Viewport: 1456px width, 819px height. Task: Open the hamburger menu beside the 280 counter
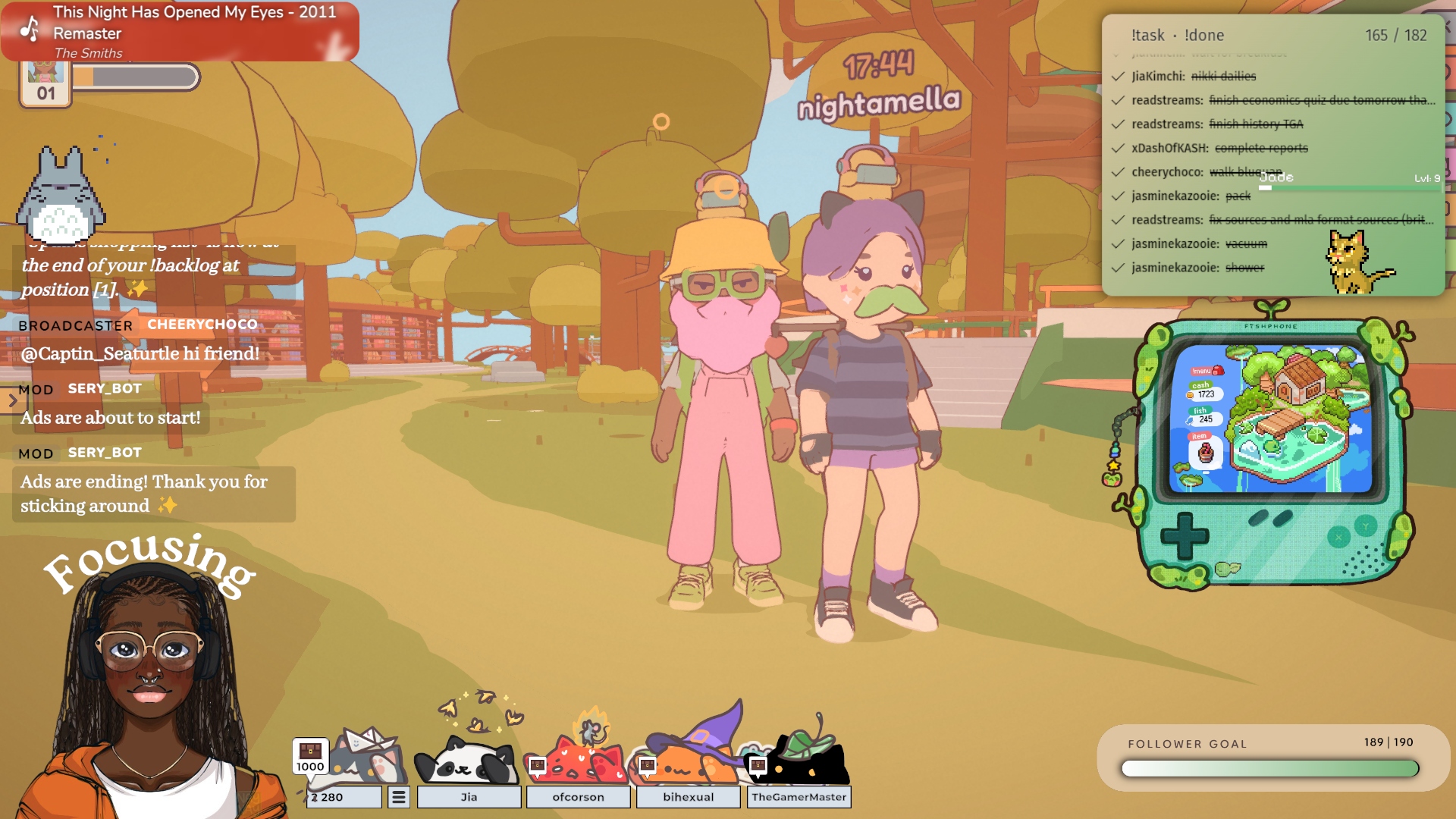(x=399, y=797)
